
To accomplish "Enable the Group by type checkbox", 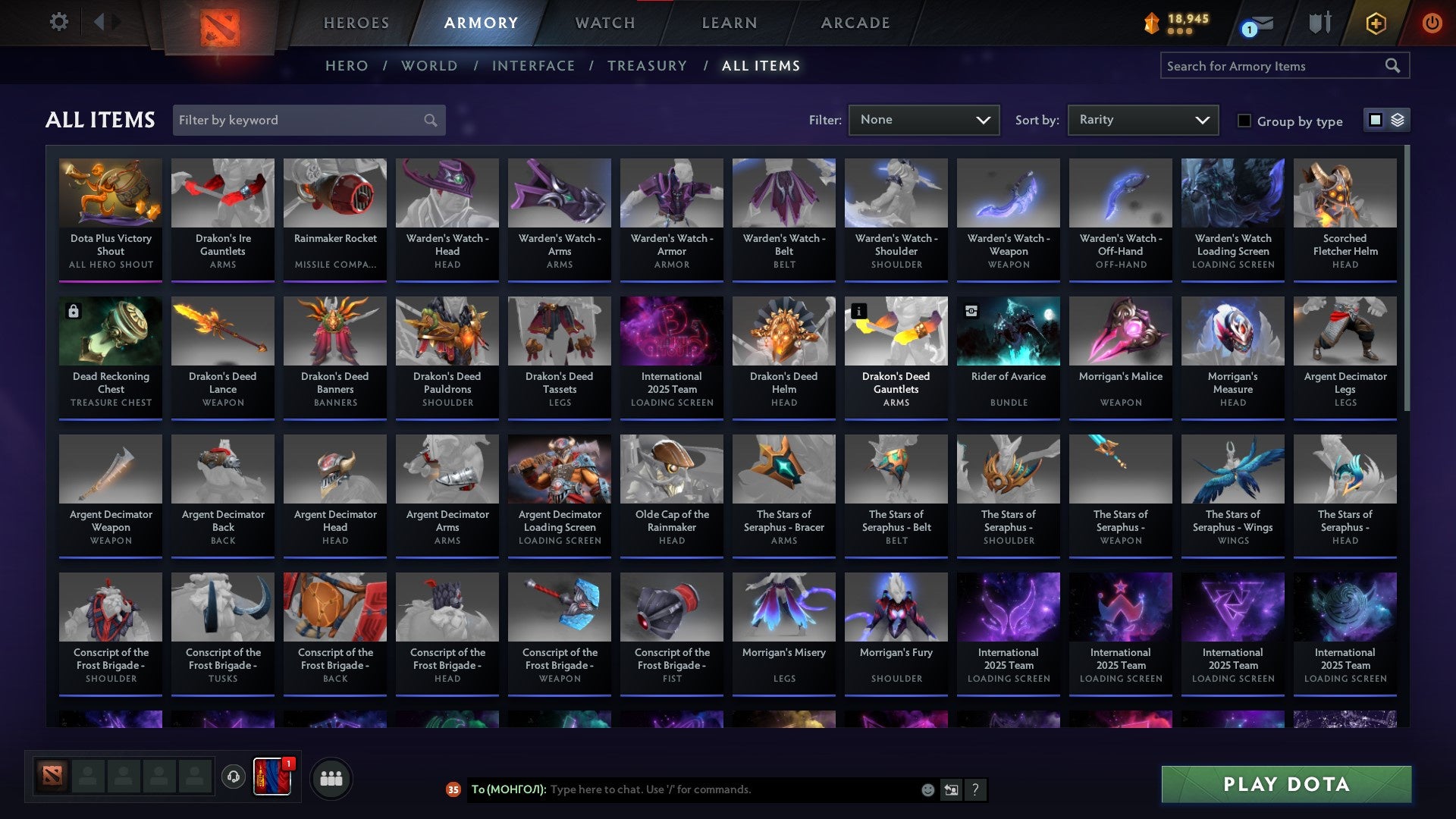I will point(1244,121).
